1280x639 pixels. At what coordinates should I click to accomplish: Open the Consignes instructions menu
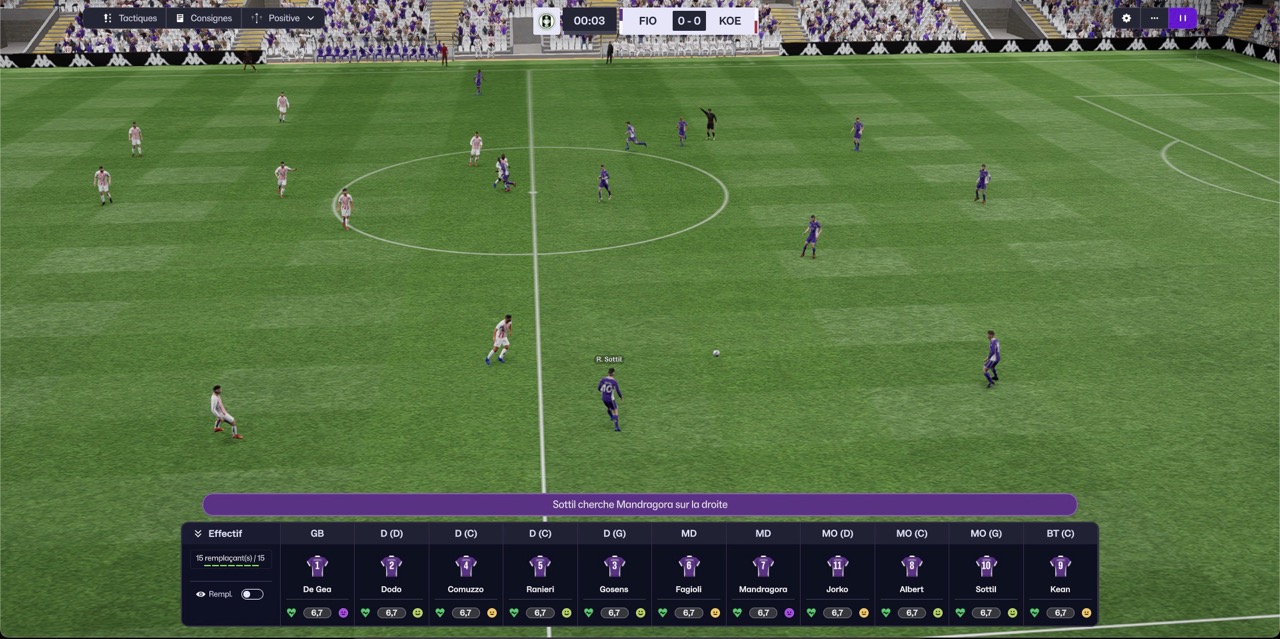pos(203,18)
